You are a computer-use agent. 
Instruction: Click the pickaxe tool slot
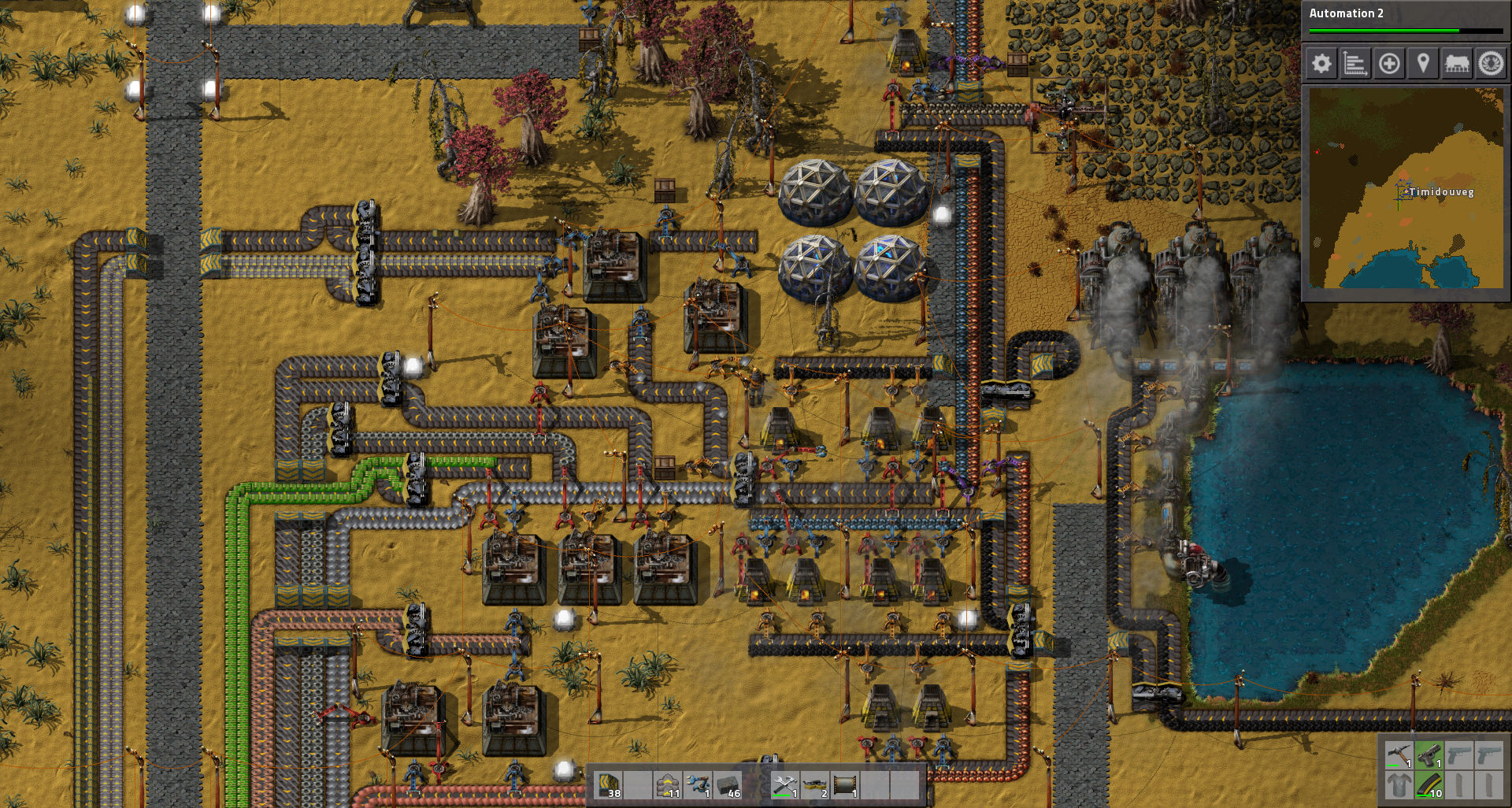pos(1399,757)
